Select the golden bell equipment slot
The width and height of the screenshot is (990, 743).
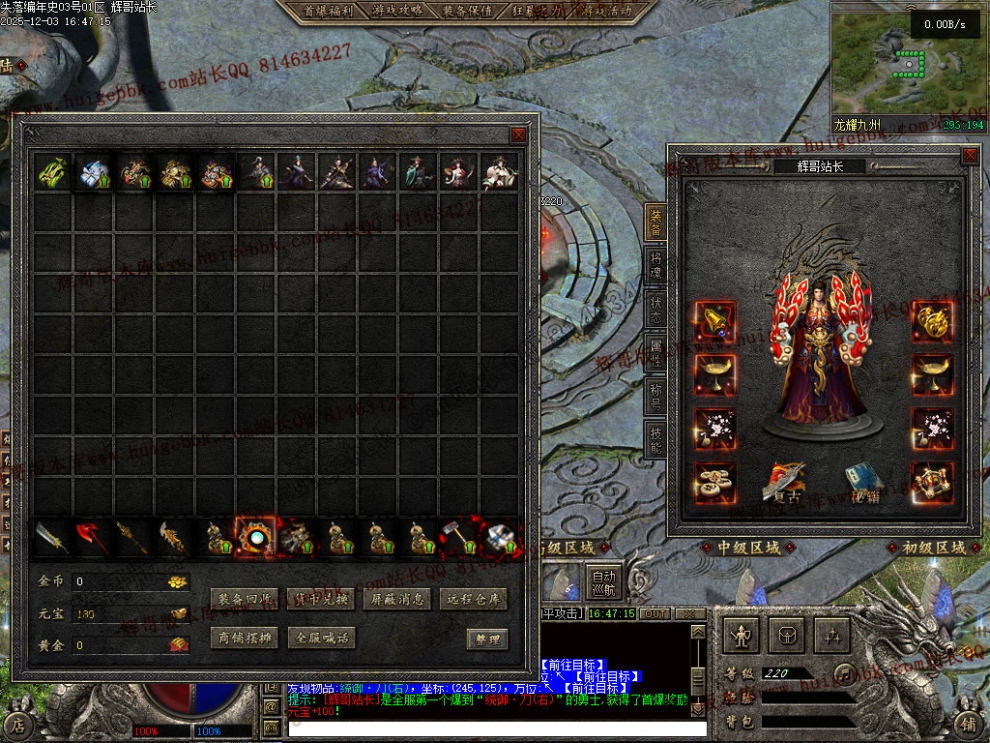[715, 322]
